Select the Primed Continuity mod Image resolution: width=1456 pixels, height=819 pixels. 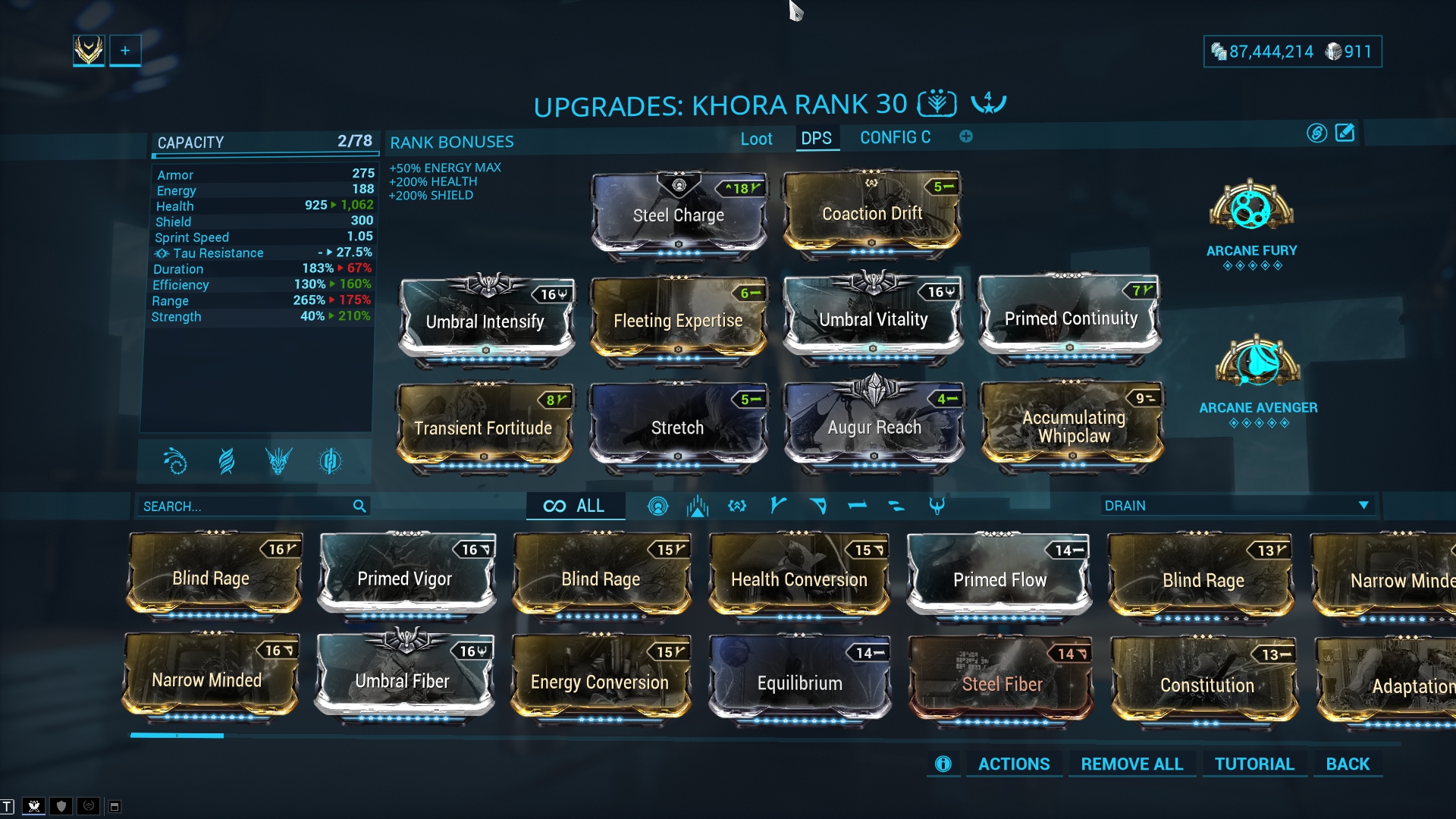pos(1070,318)
